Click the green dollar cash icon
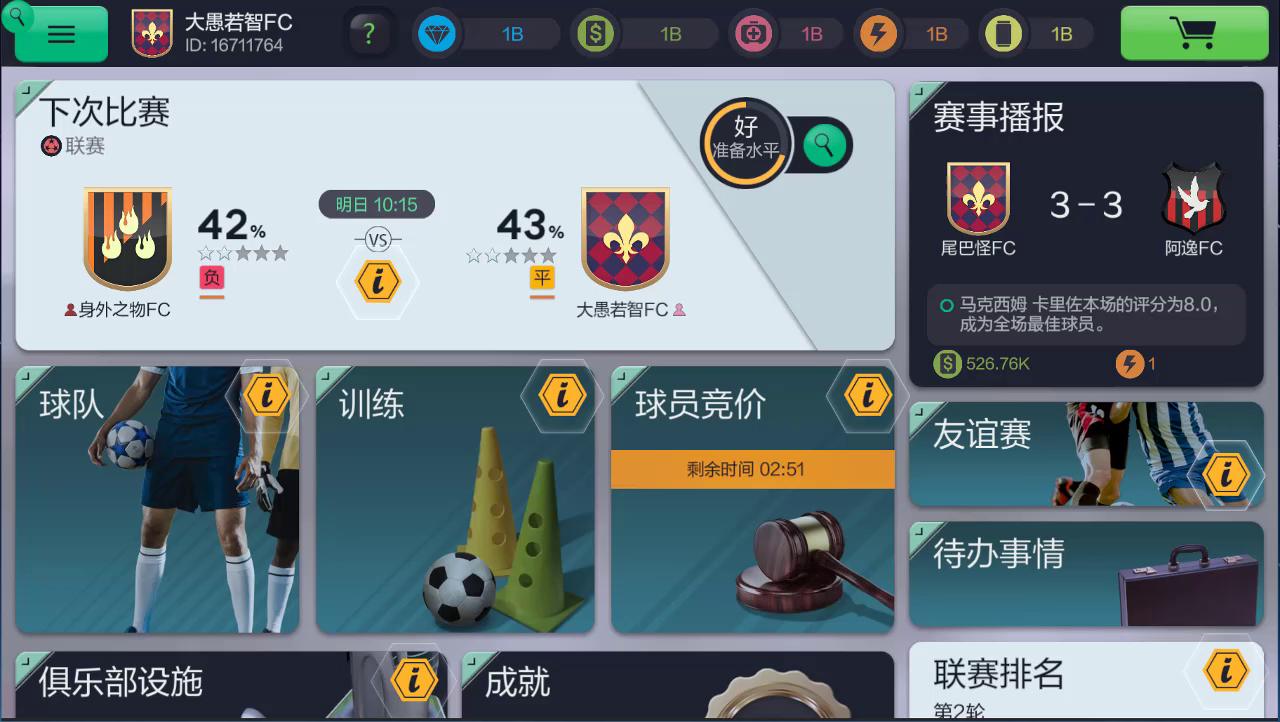 [x=596, y=33]
